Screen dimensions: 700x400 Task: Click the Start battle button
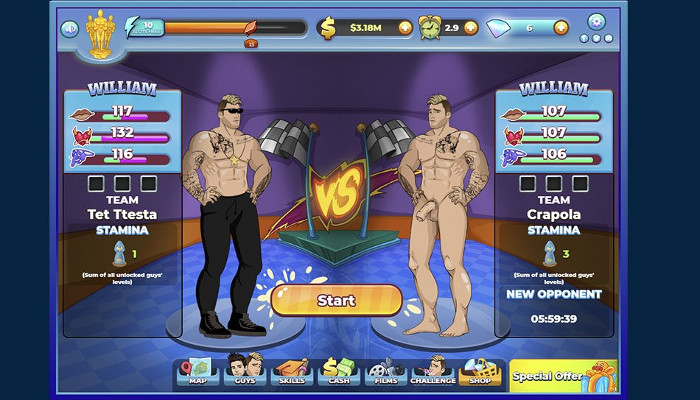[336, 300]
